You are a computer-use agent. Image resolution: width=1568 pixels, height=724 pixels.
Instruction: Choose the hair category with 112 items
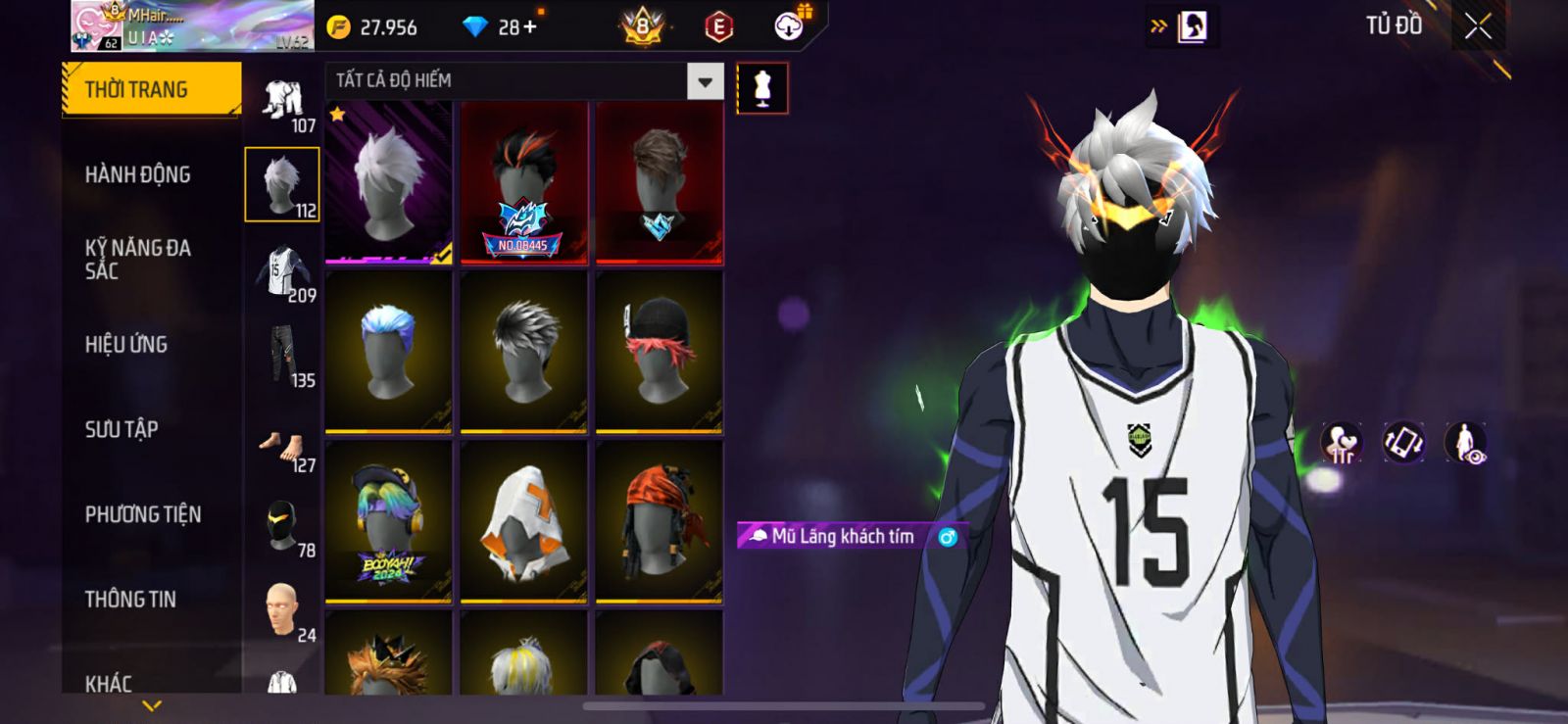(x=282, y=184)
